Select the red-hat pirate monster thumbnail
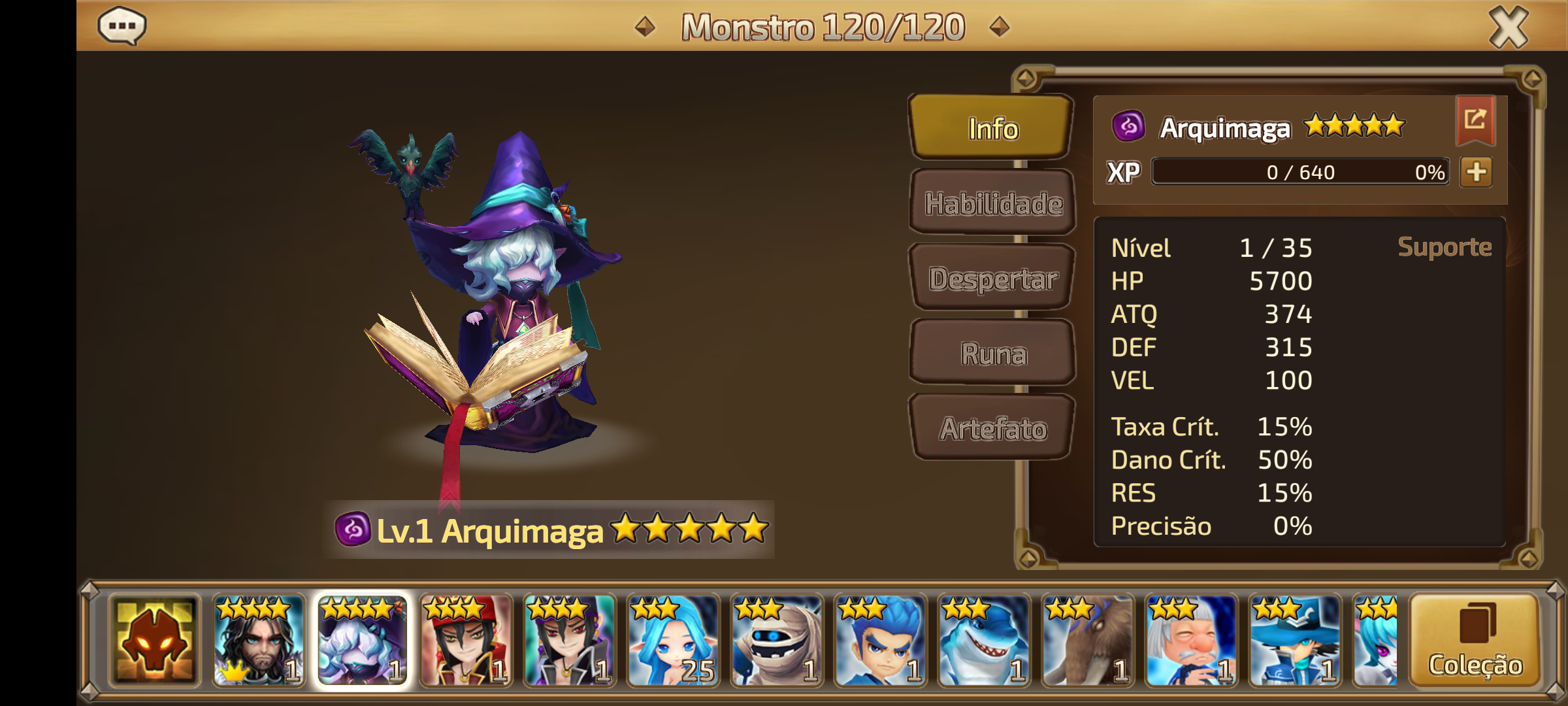The height and width of the screenshot is (706, 1568). click(466, 641)
